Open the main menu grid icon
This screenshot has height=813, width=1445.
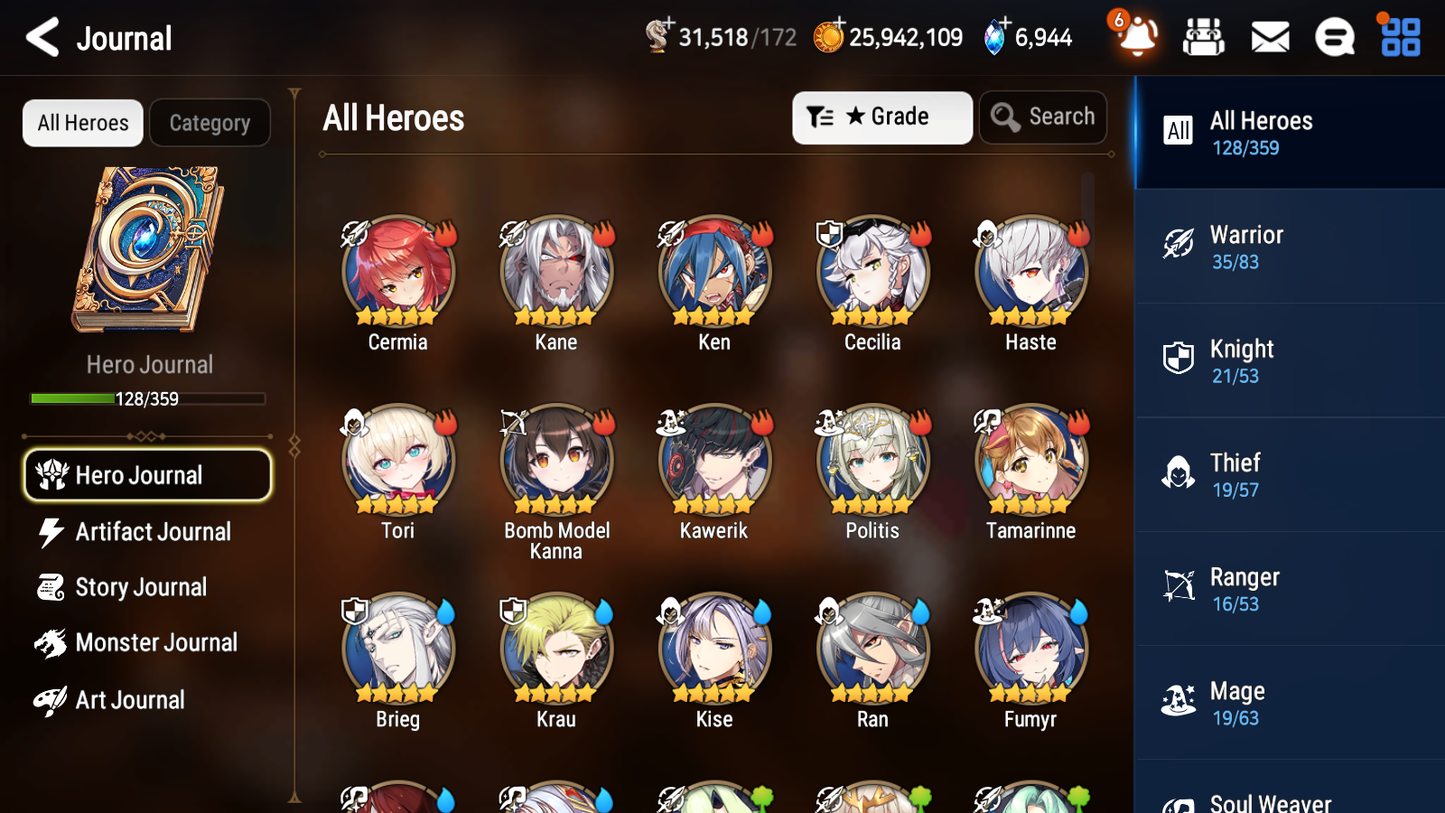pos(1398,36)
